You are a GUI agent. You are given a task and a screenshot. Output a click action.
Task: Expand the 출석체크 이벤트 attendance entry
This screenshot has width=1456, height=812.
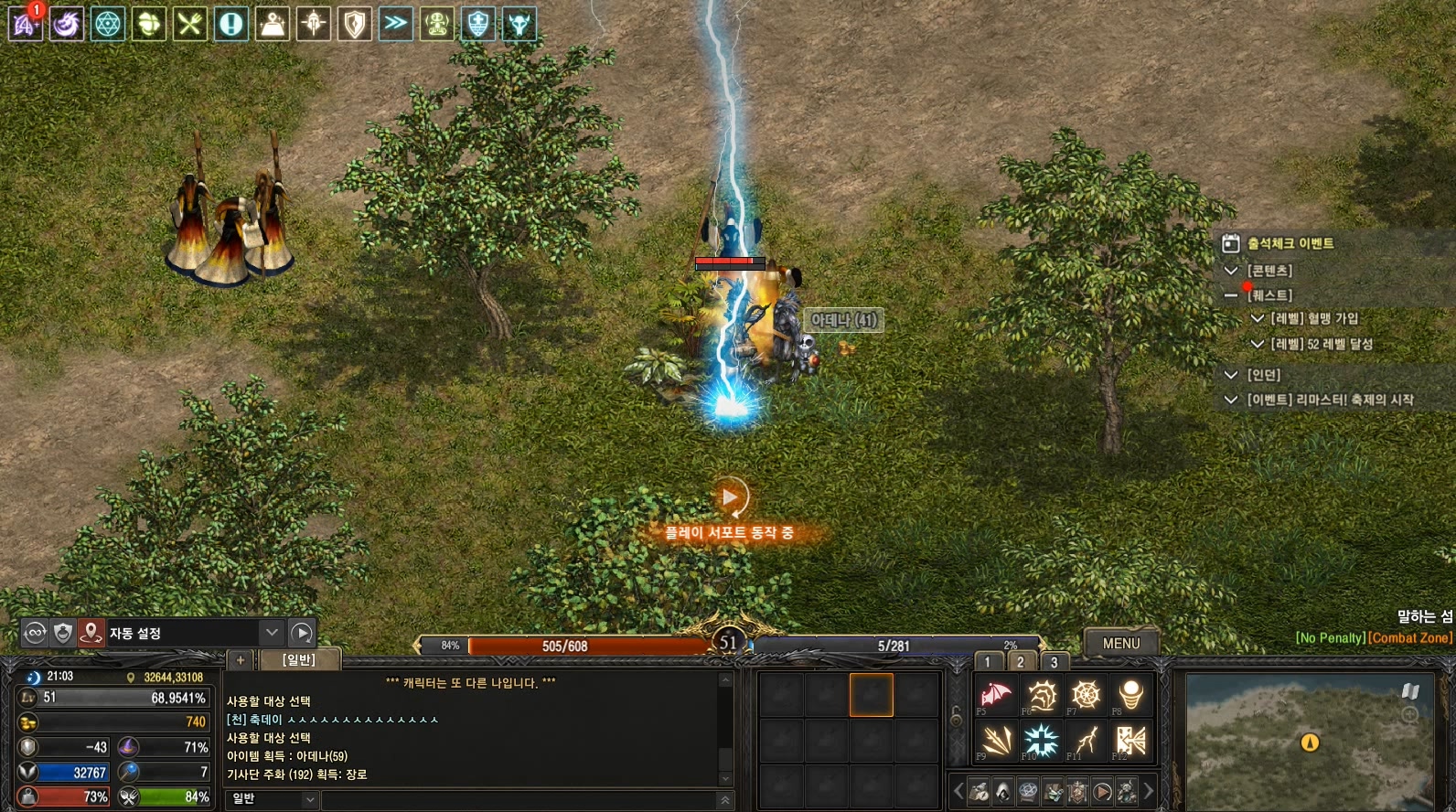(1290, 243)
